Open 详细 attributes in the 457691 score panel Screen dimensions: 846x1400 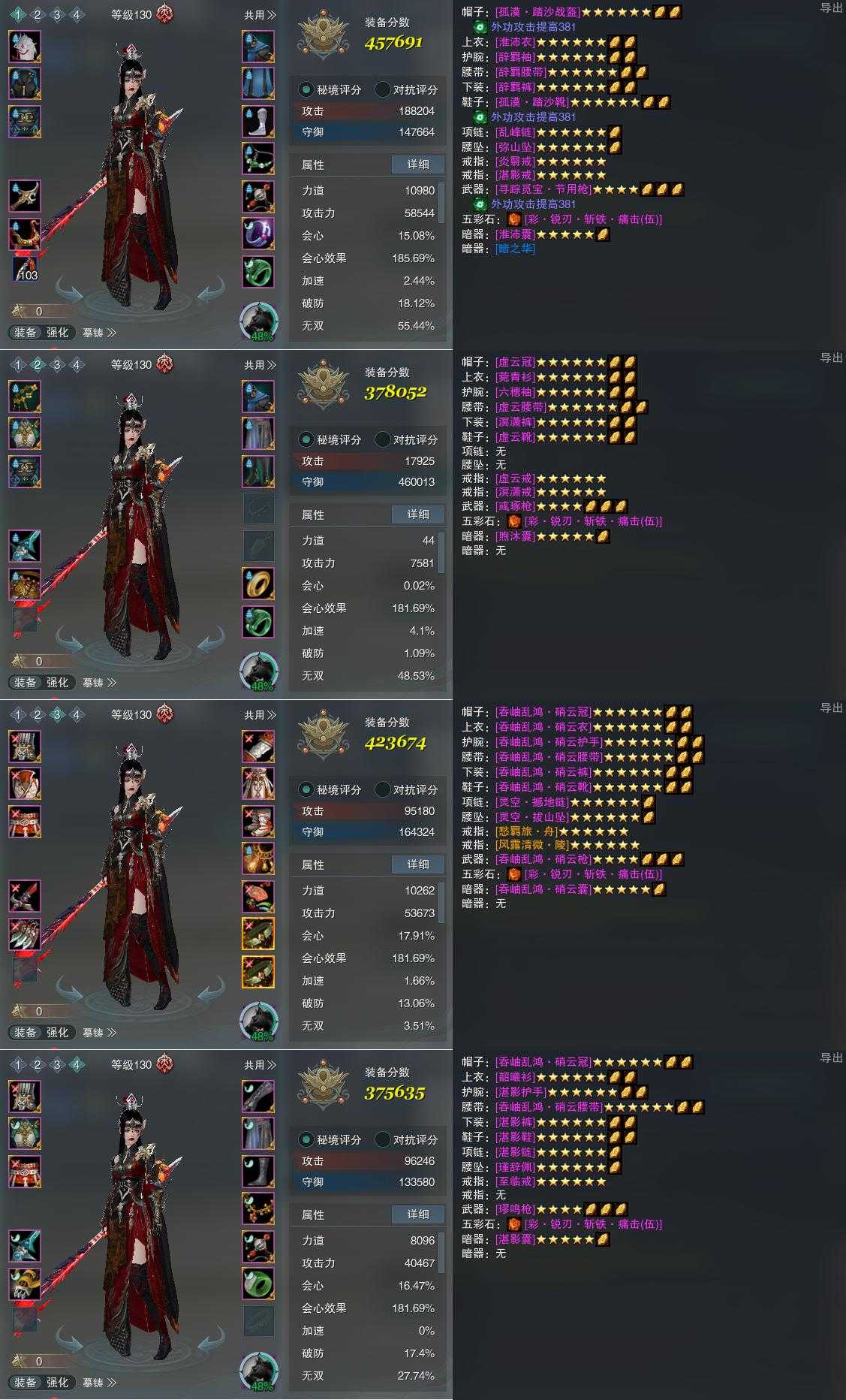pyautogui.click(x=417, y=164)
